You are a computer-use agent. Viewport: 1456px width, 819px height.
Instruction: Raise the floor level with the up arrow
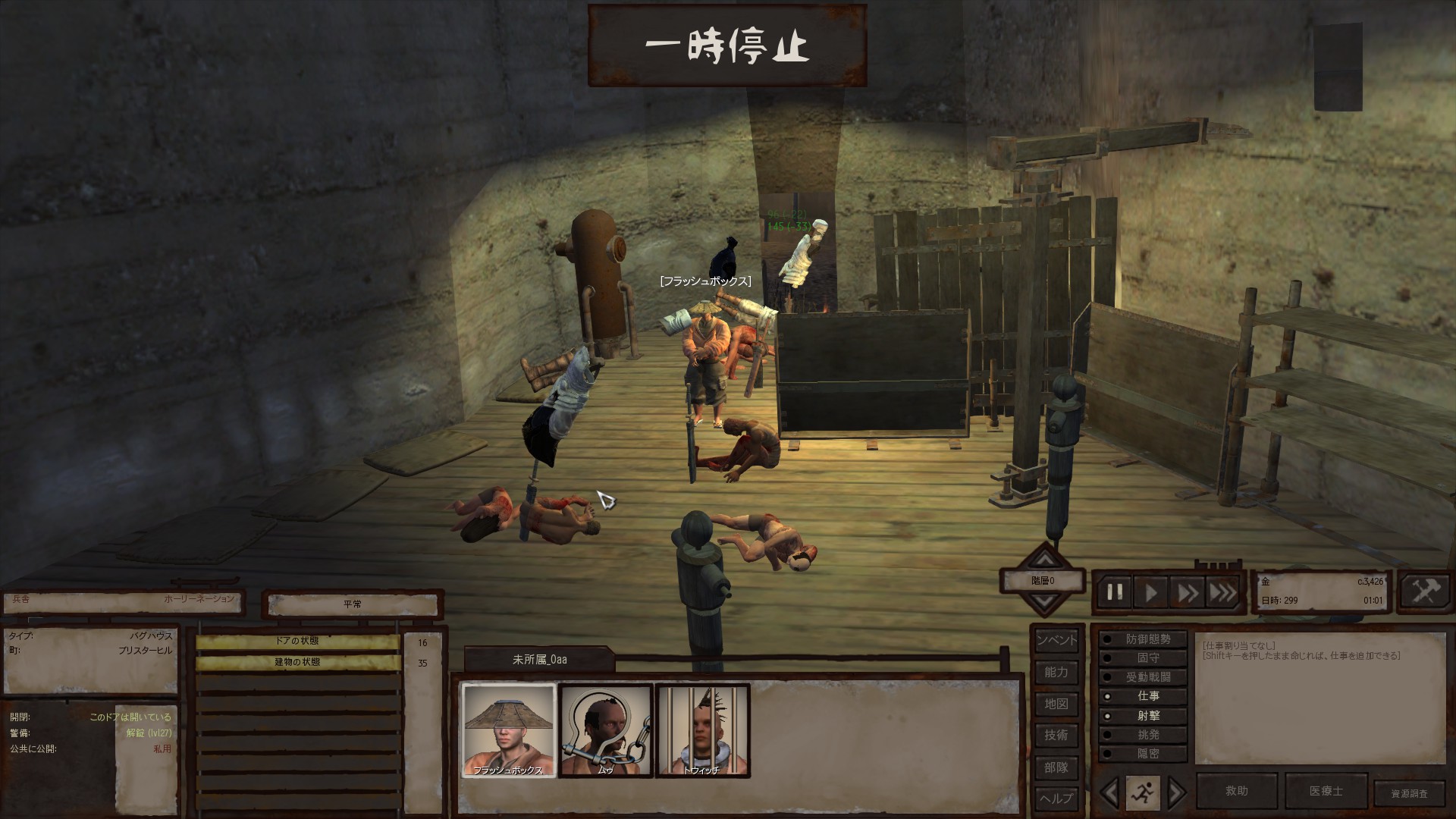coord(1045,560)
